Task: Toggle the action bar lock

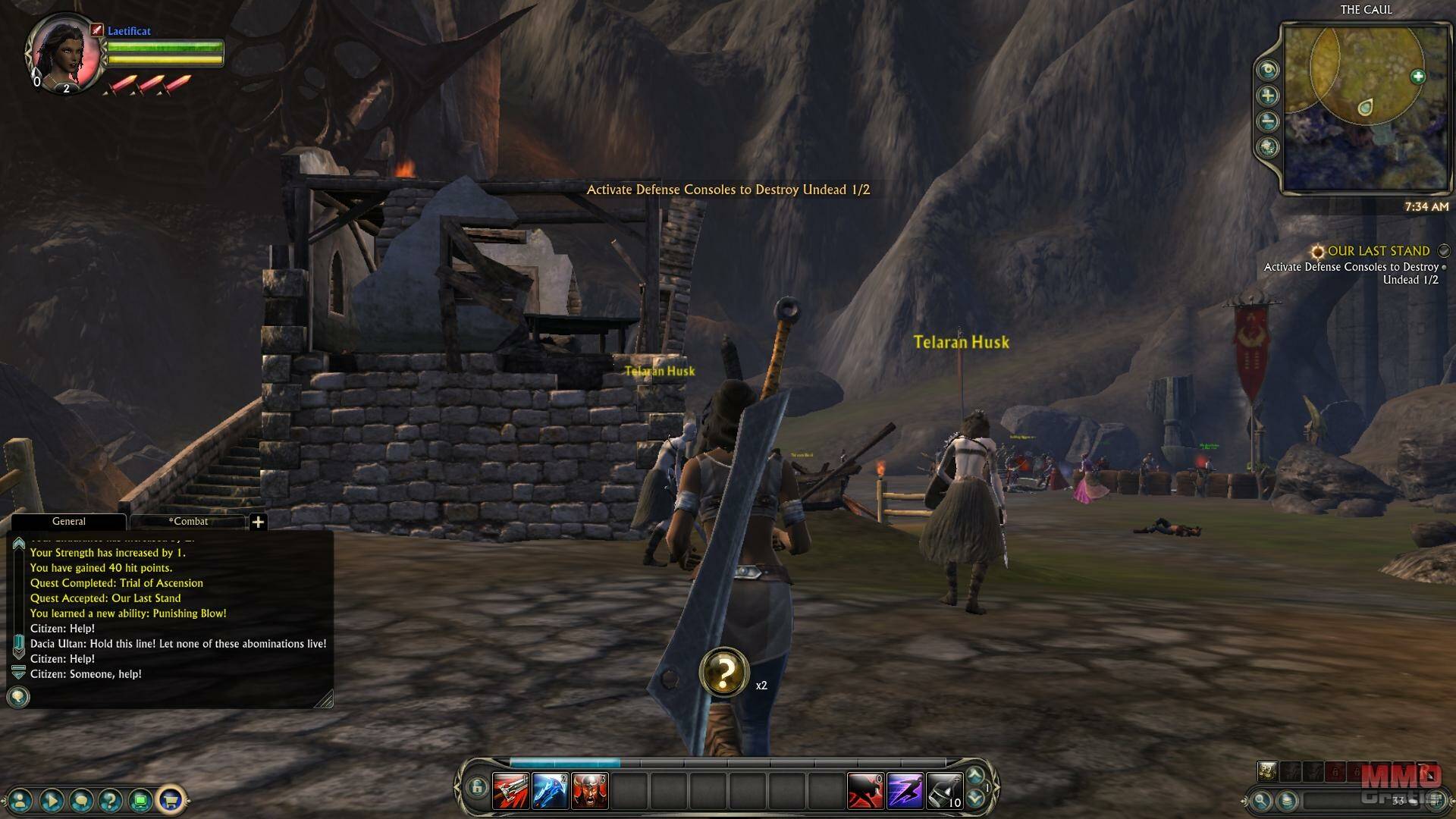Action: [476, 787]
